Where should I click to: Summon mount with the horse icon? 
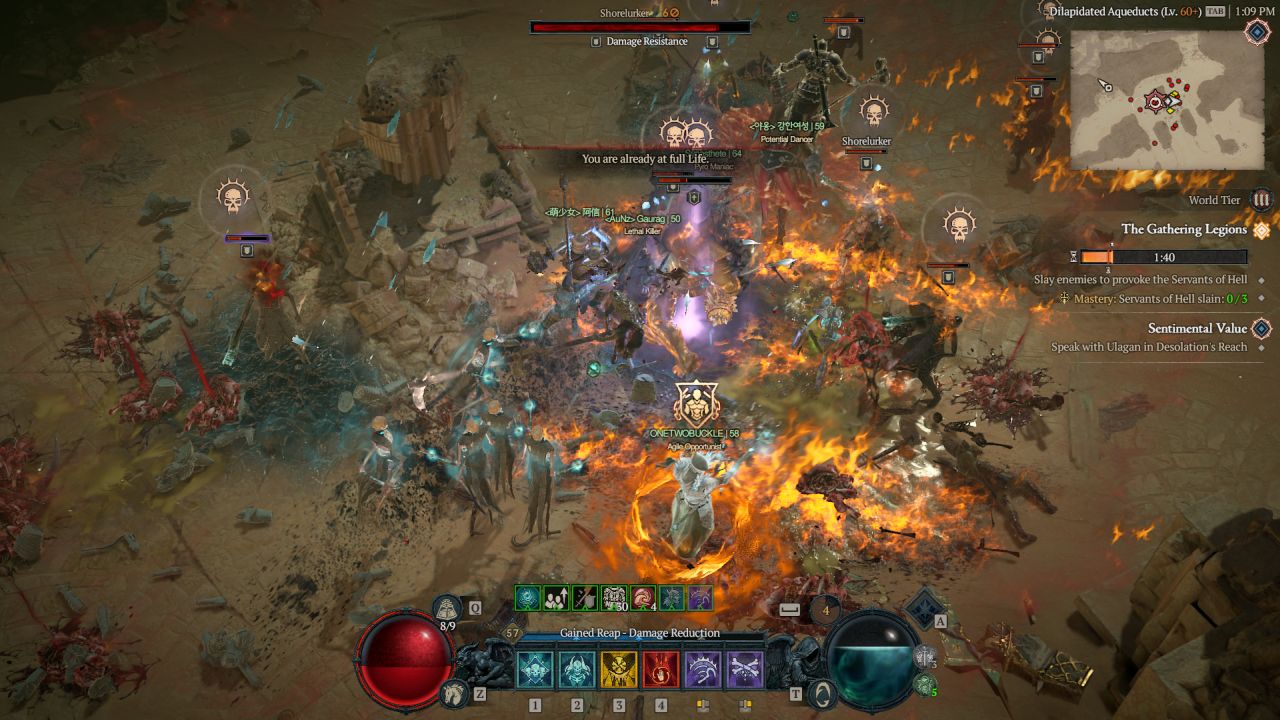453,692
